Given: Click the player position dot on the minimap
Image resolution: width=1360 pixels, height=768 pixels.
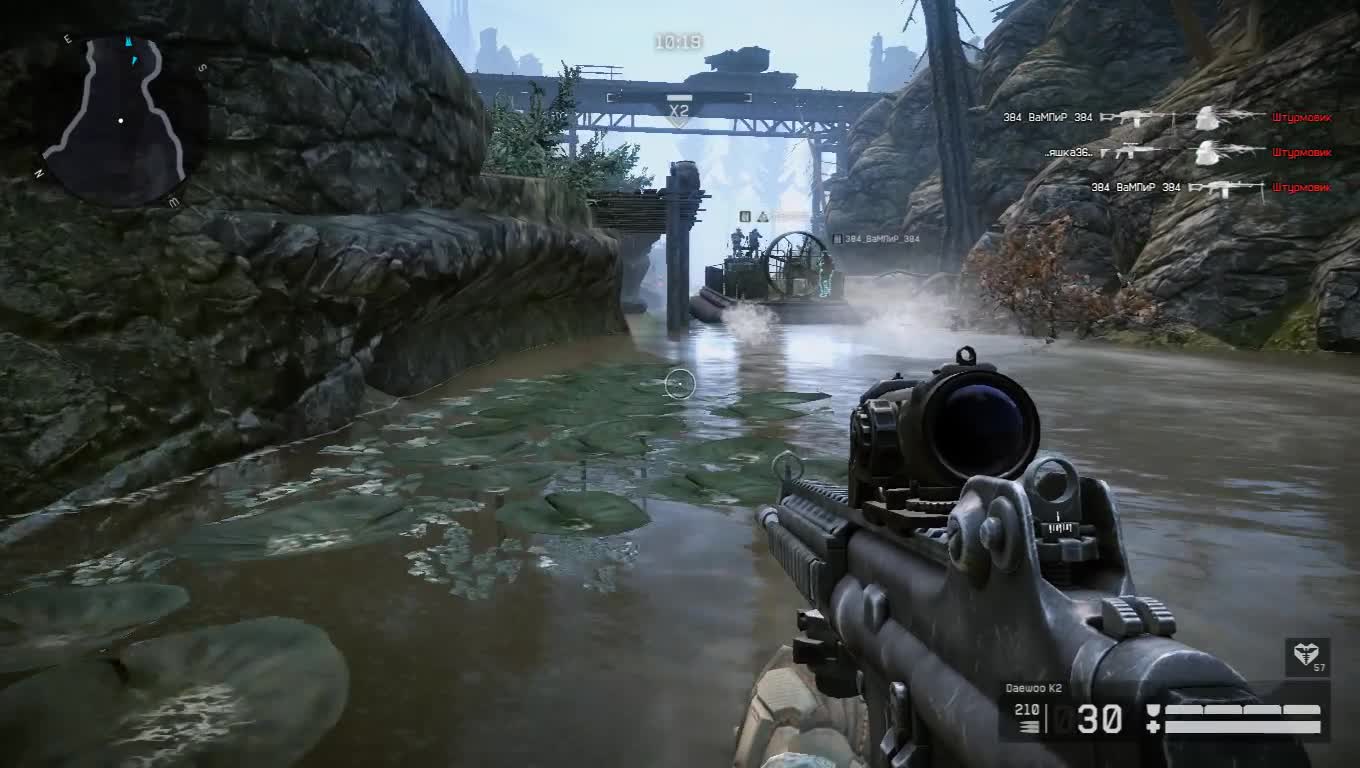Looking at the screenshot, I should click(122, 120).
